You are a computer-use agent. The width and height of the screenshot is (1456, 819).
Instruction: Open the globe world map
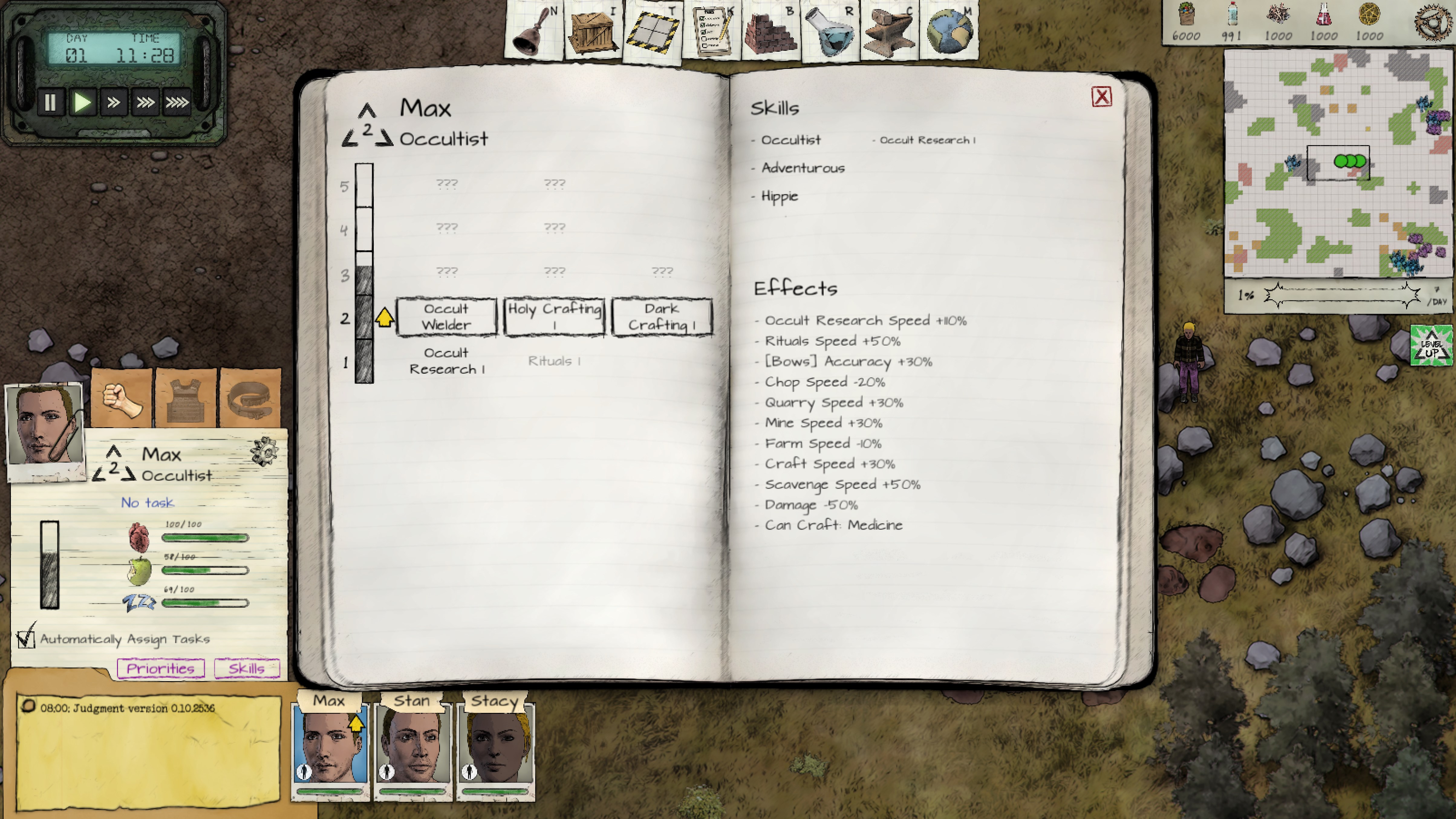[x=949, y=31]
